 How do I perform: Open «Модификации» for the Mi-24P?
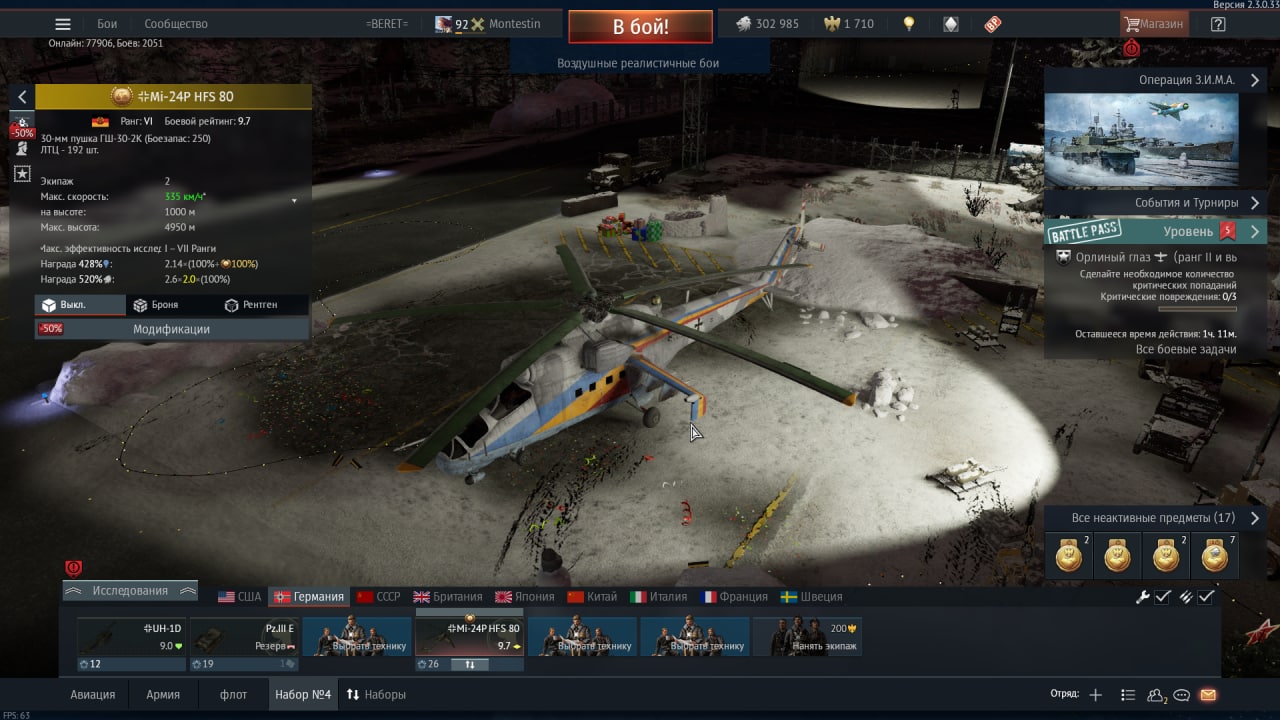coord(172,329)
